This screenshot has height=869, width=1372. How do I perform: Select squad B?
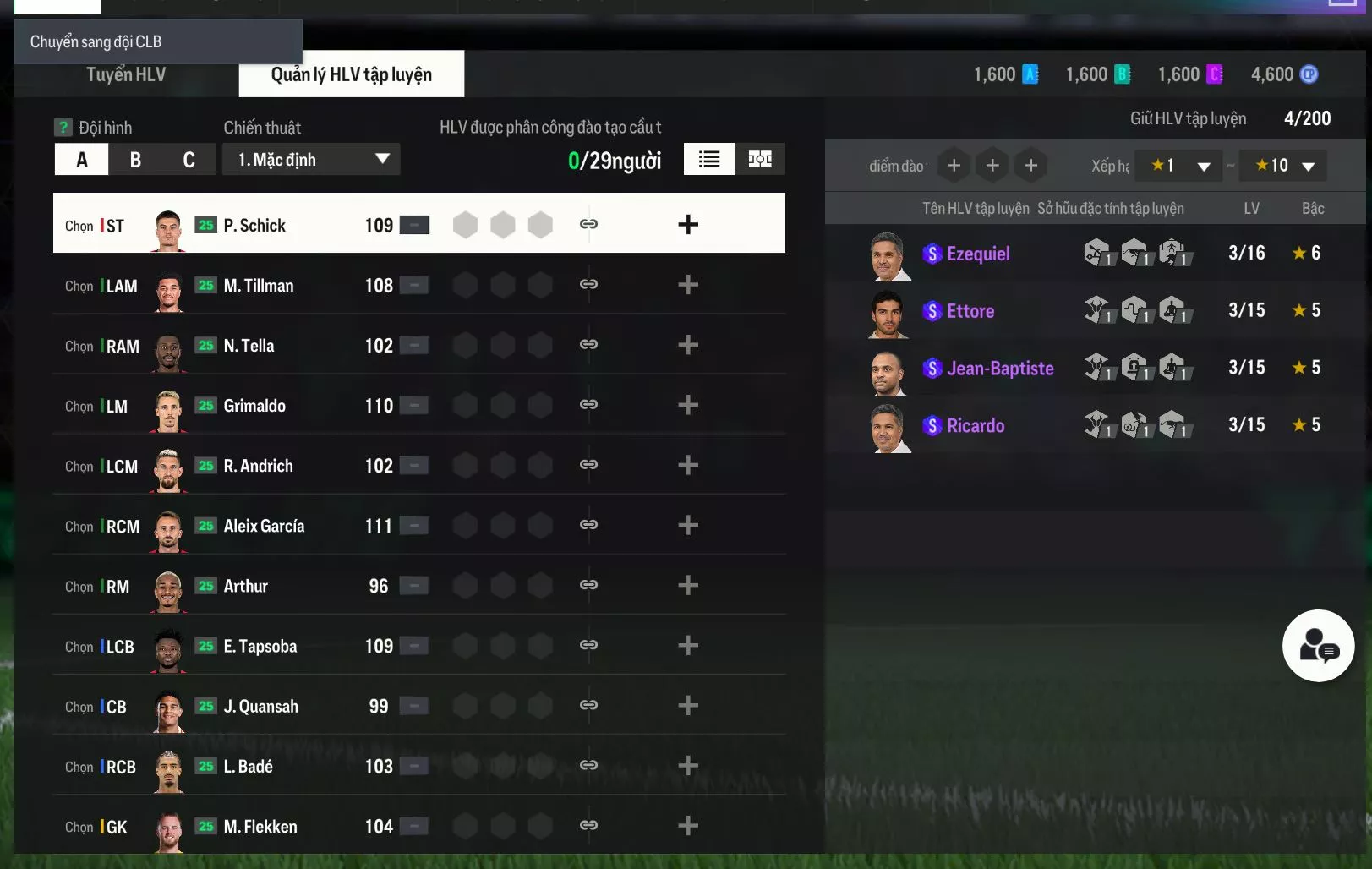pyautogui.click(x=135, y=160)
